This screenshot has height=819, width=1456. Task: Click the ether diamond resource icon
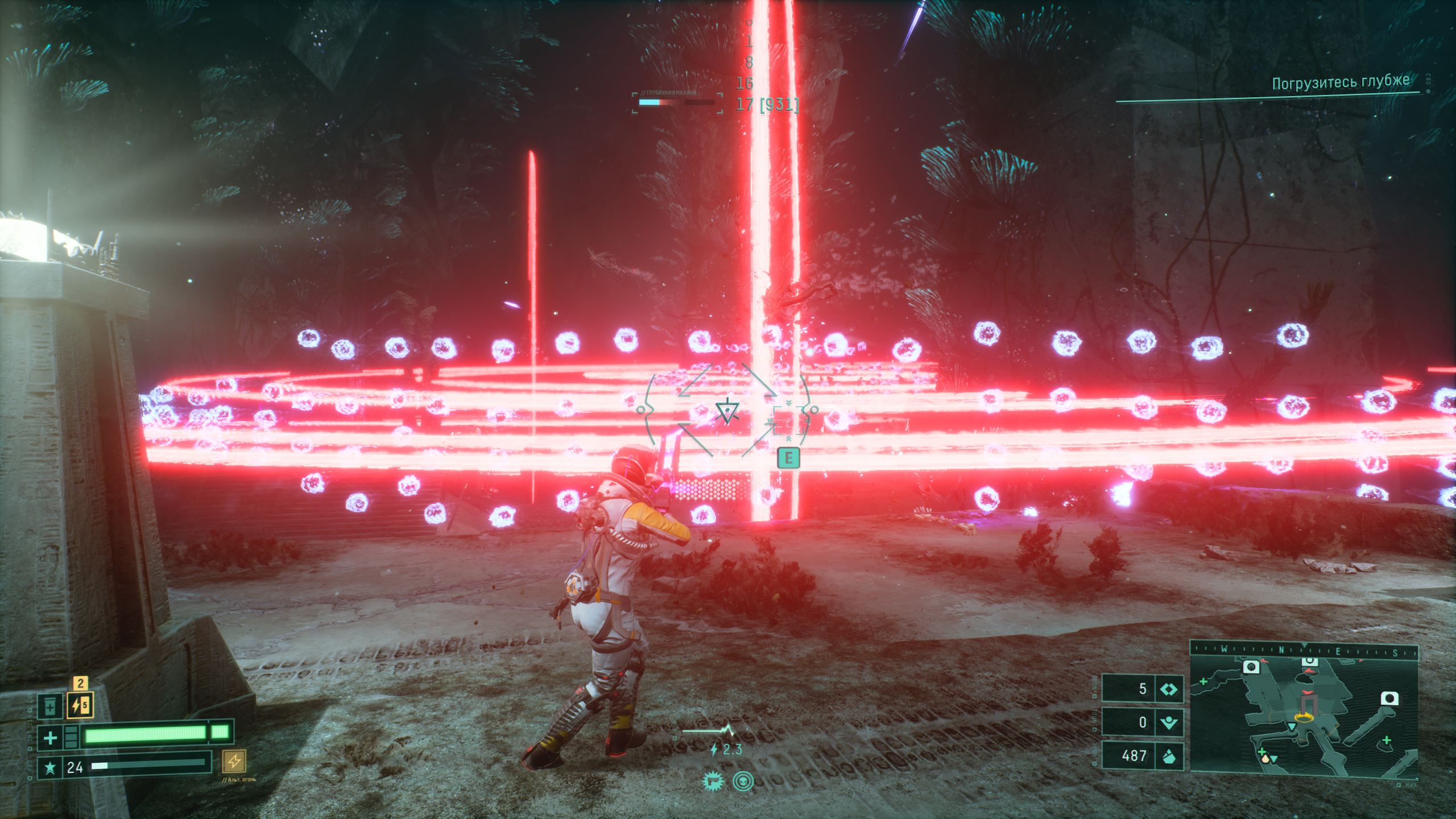[1170, 689]
